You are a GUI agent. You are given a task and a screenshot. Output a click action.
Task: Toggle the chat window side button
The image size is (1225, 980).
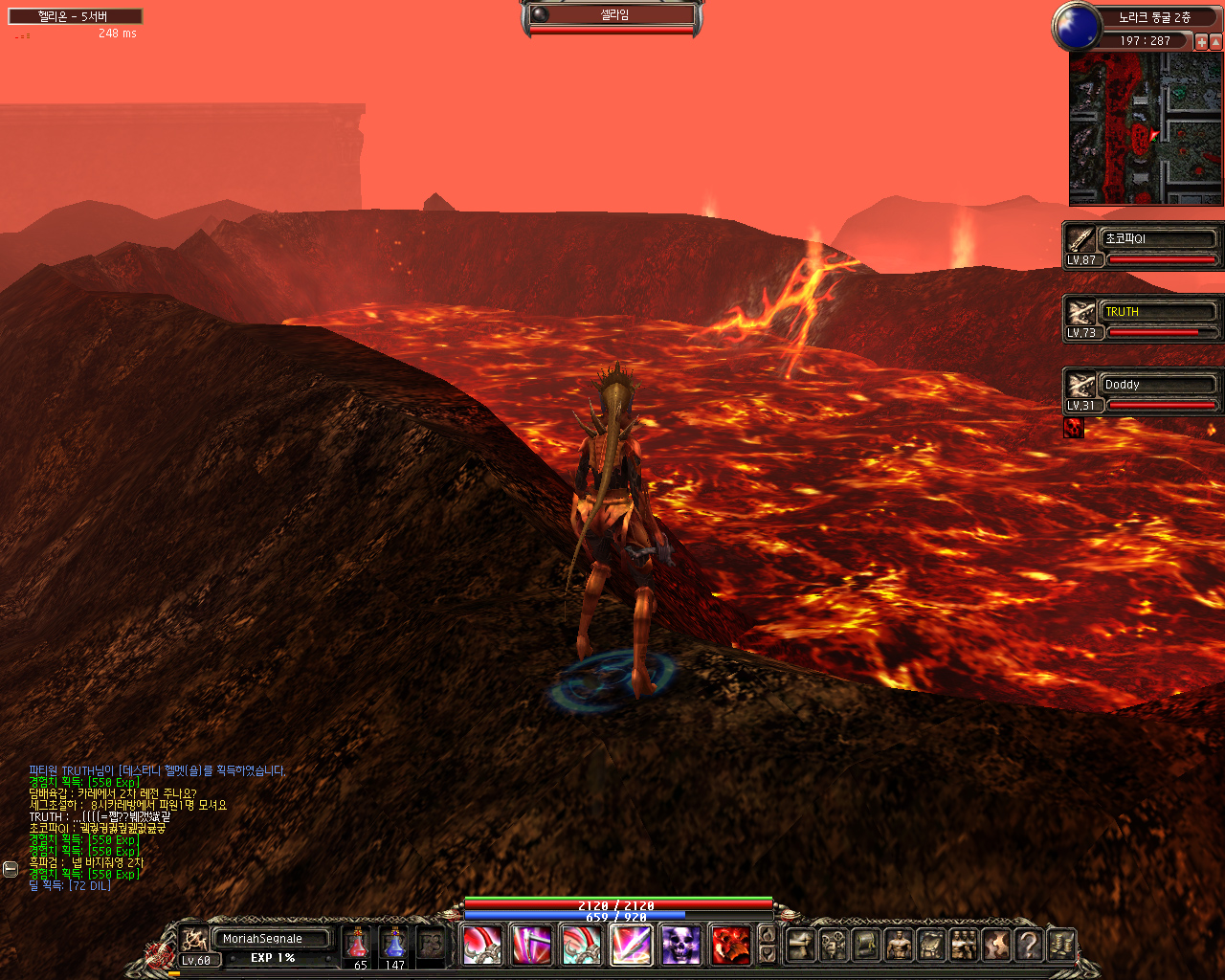point(11,869)
